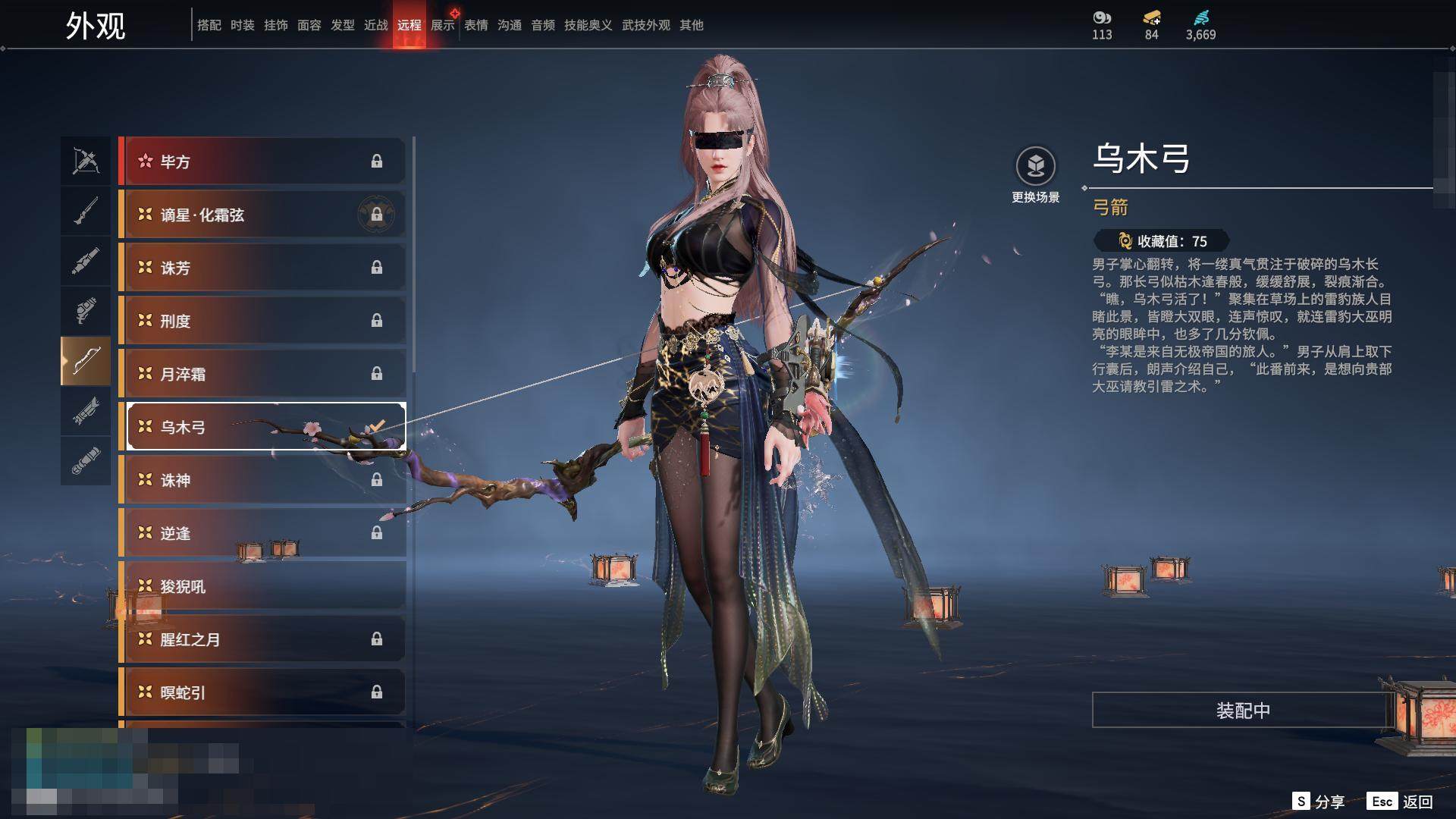Image resolution: width=1456 pixels, height=819 pixels.
Task: Select the crossbow weapon category icon
Action: (x=86, y=161)
